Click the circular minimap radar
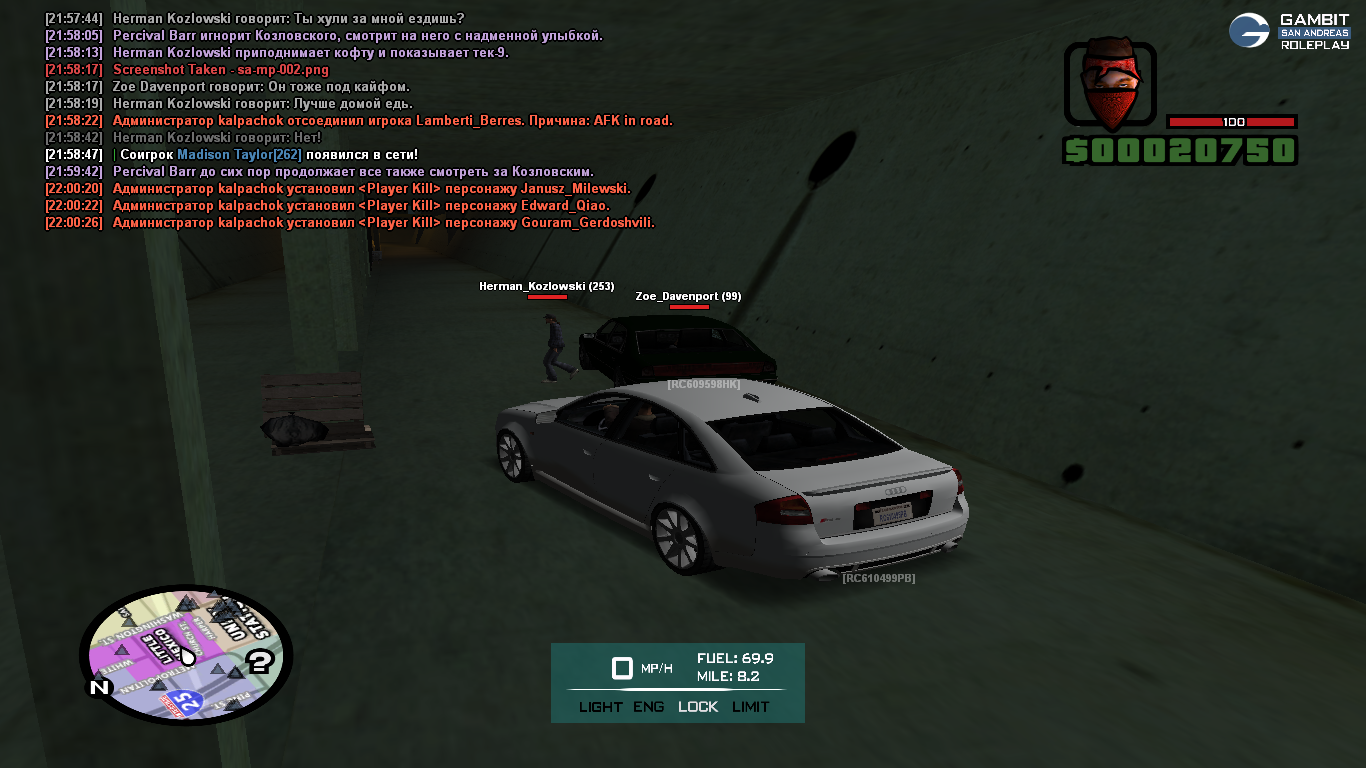 tap(186, 655)
